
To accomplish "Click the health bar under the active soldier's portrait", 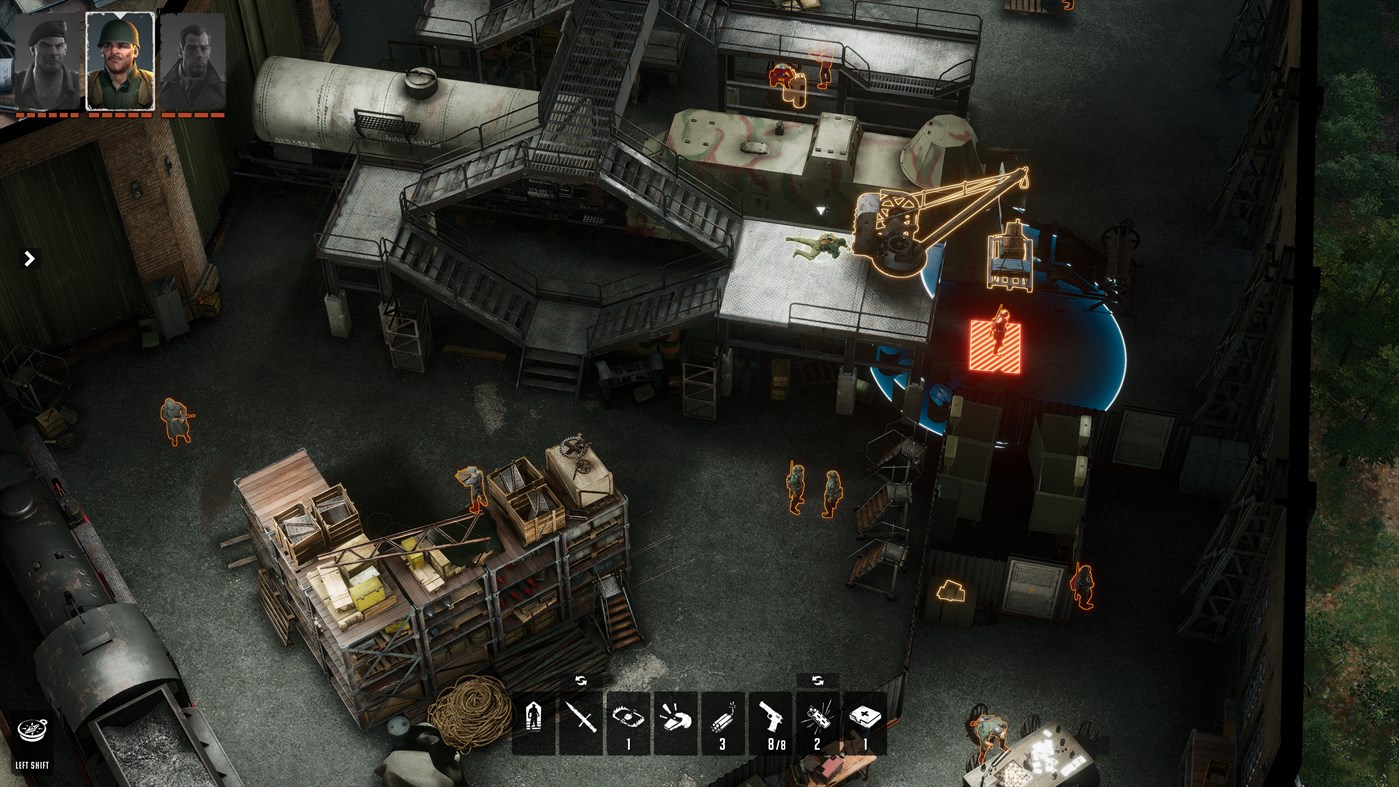I will click(x=121, y=113).
